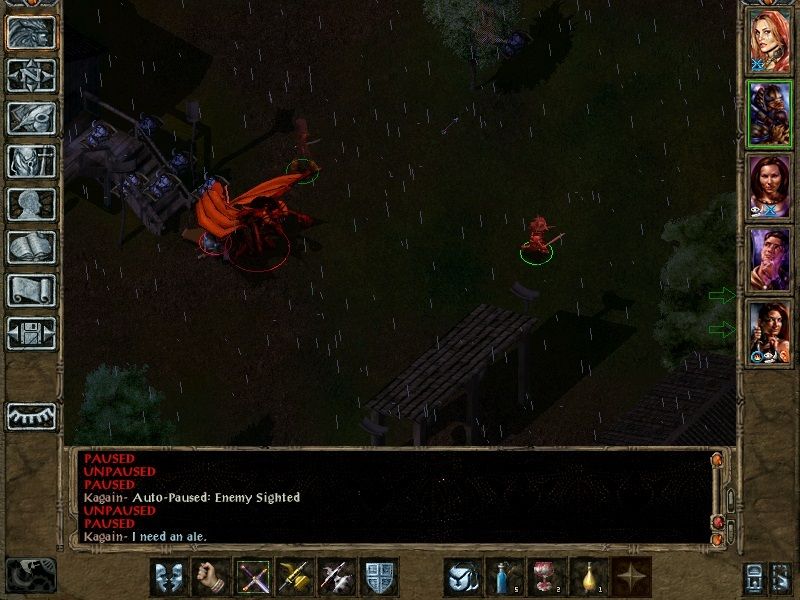Image resolution: width=800 pixels, height=600 pixels.
Task: Select the bottom dark-haired woman portrait
Action: [x=770, y=332]
